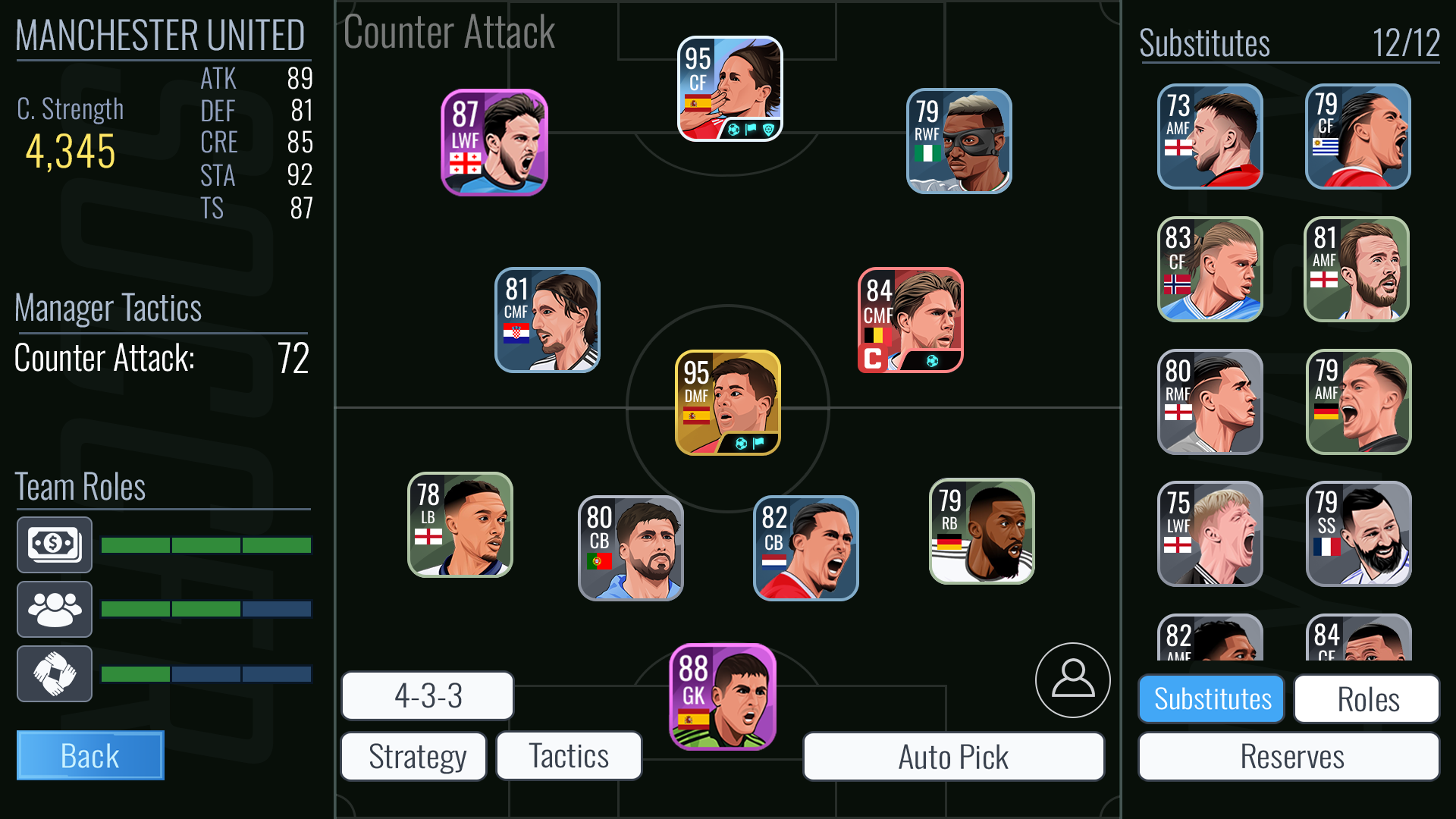1456x819 pixels.
Task: Click the round player profile icon
Action: (1072, 679)
